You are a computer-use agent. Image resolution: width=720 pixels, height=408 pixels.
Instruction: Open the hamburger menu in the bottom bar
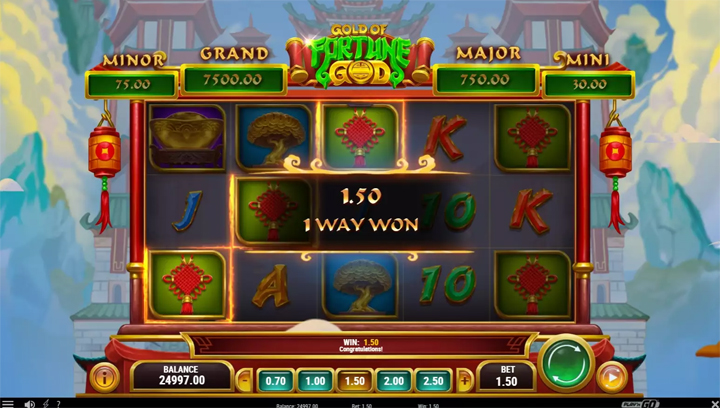tap(9, 403)
